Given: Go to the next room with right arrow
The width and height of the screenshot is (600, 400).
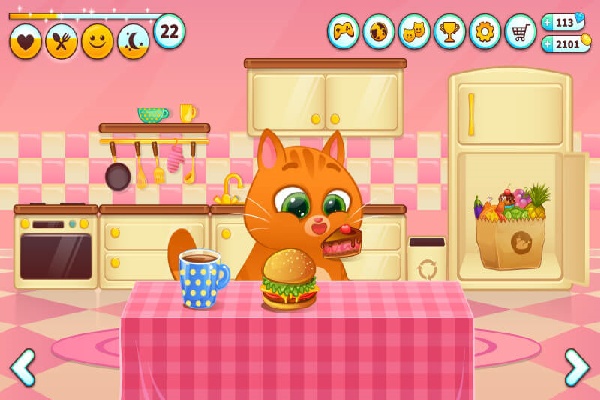Looking at the screenshot, I should 577,367.
